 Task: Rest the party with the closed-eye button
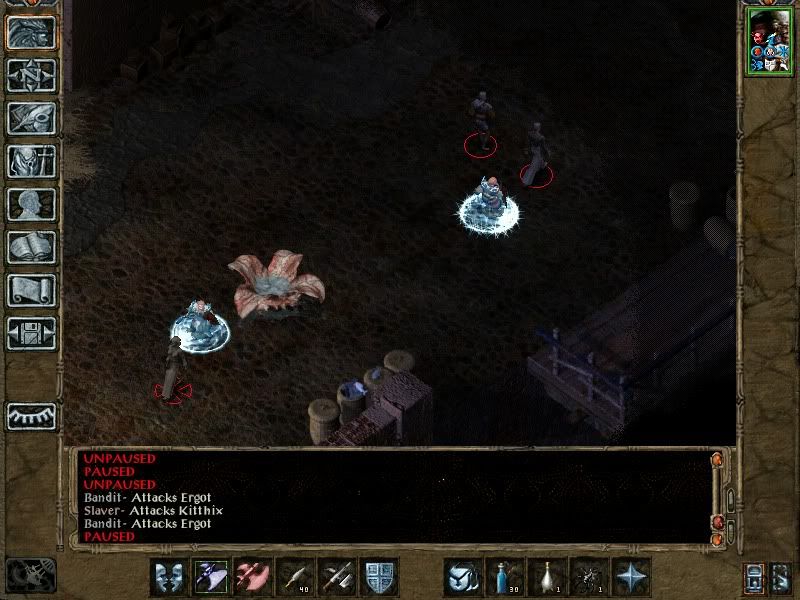(x=31, y=416)
